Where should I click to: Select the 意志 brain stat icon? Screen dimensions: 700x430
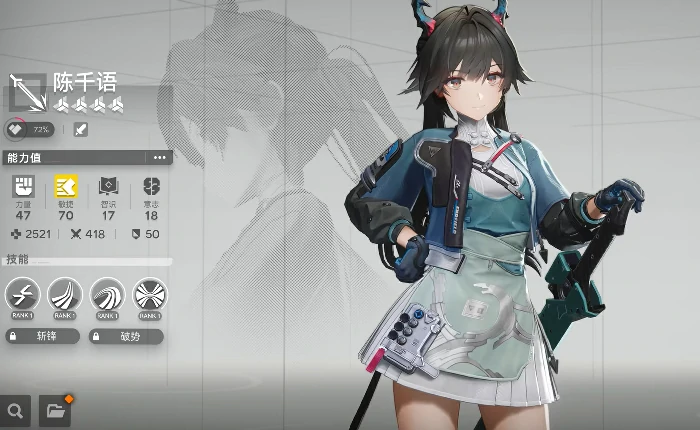151,187
